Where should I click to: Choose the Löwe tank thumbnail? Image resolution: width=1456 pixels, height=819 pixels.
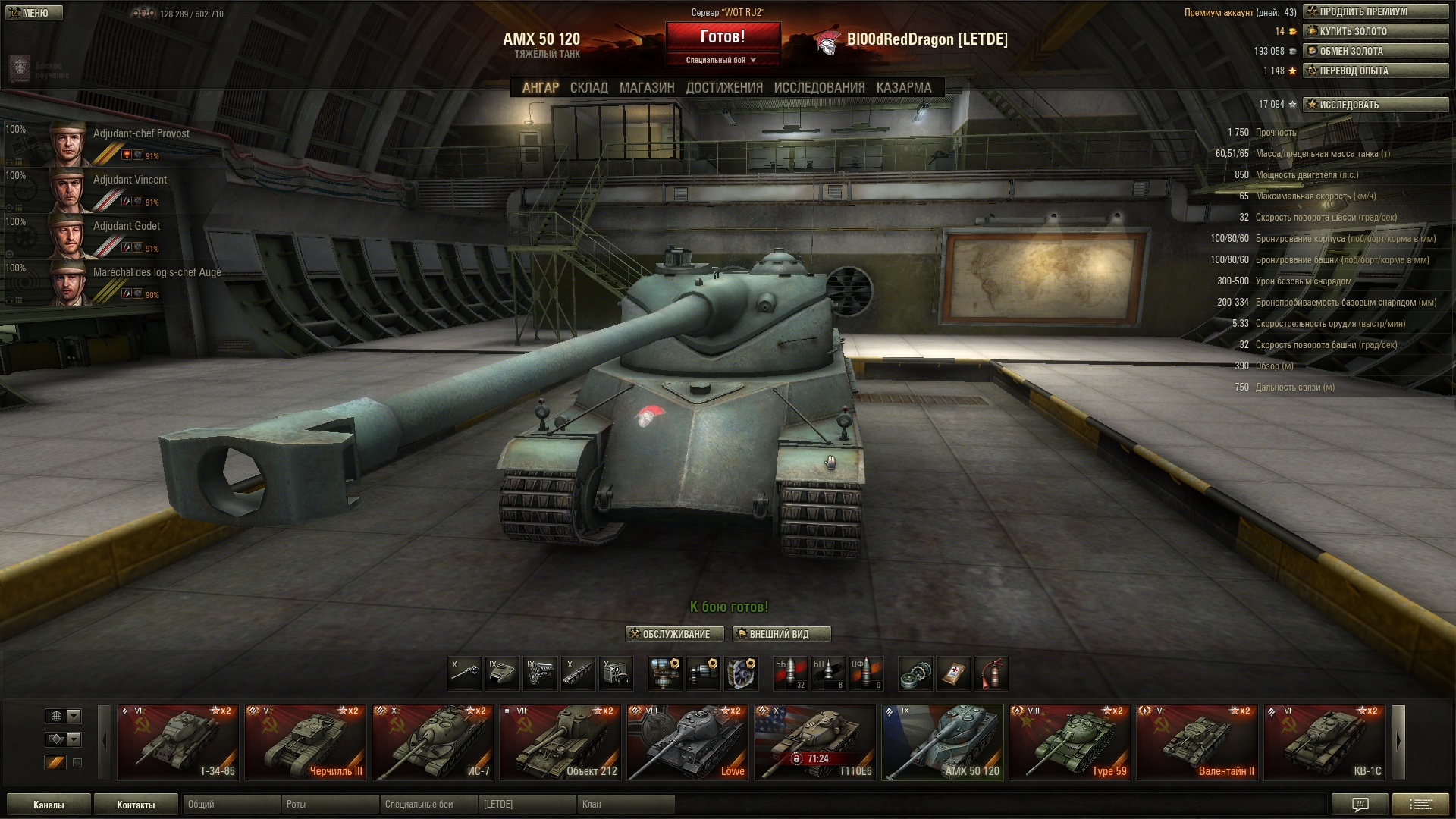click(x=687, y=742)
